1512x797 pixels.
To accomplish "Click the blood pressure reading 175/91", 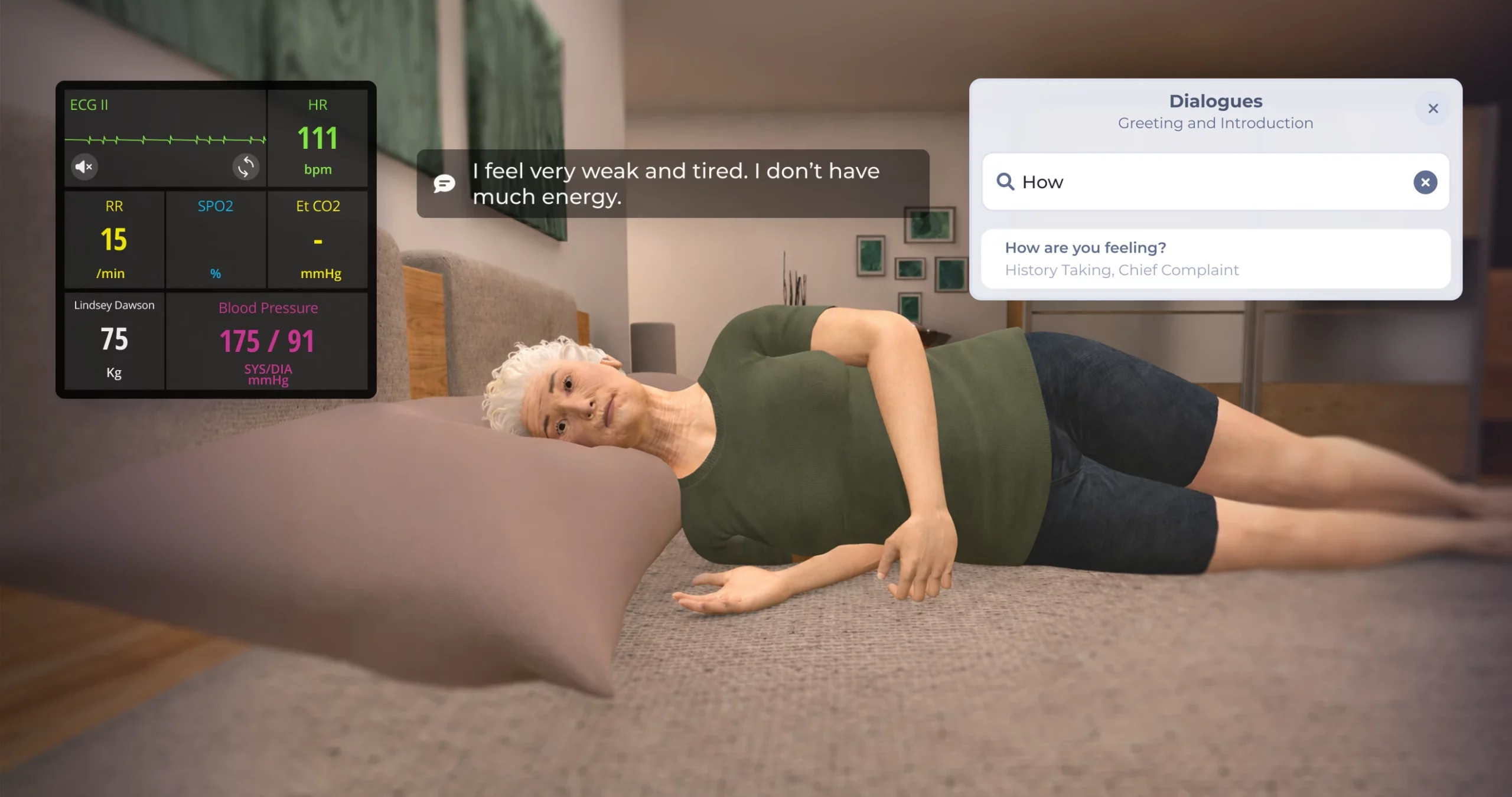I will [268, 341].
